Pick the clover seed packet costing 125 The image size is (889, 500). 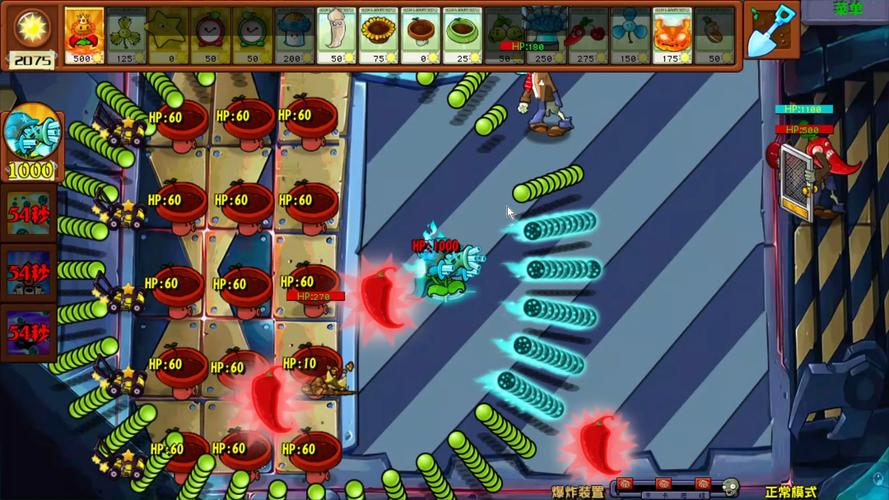[x=126, y=34]
